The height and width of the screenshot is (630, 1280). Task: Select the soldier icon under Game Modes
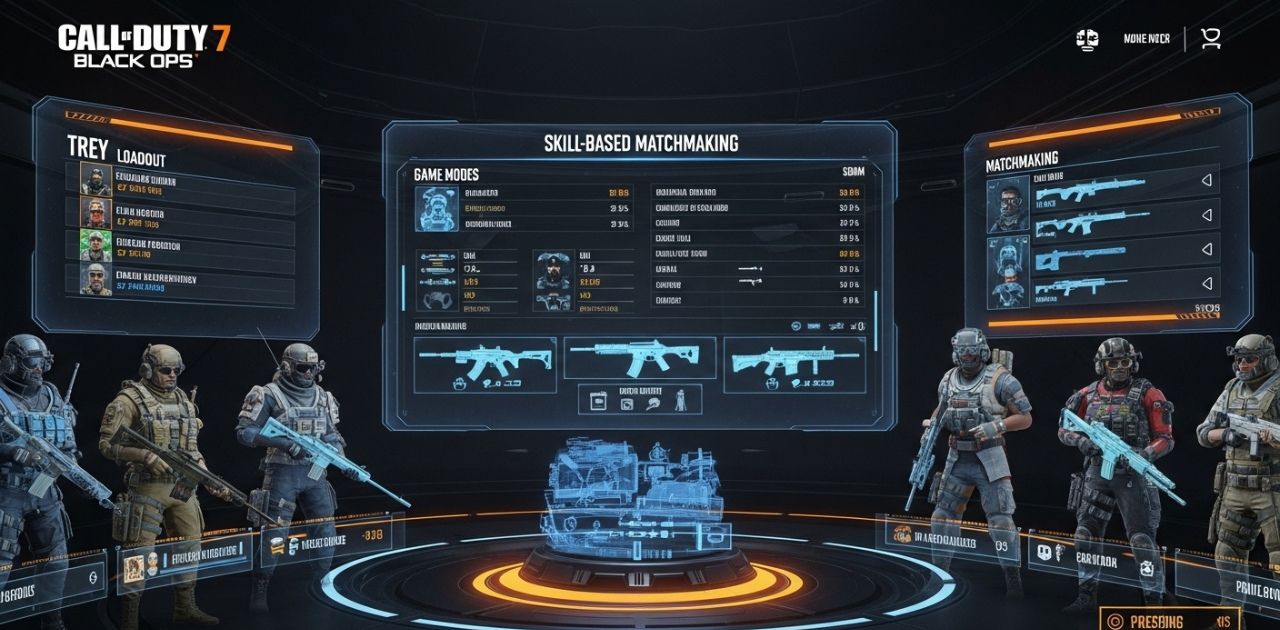(x=436, y=208)
